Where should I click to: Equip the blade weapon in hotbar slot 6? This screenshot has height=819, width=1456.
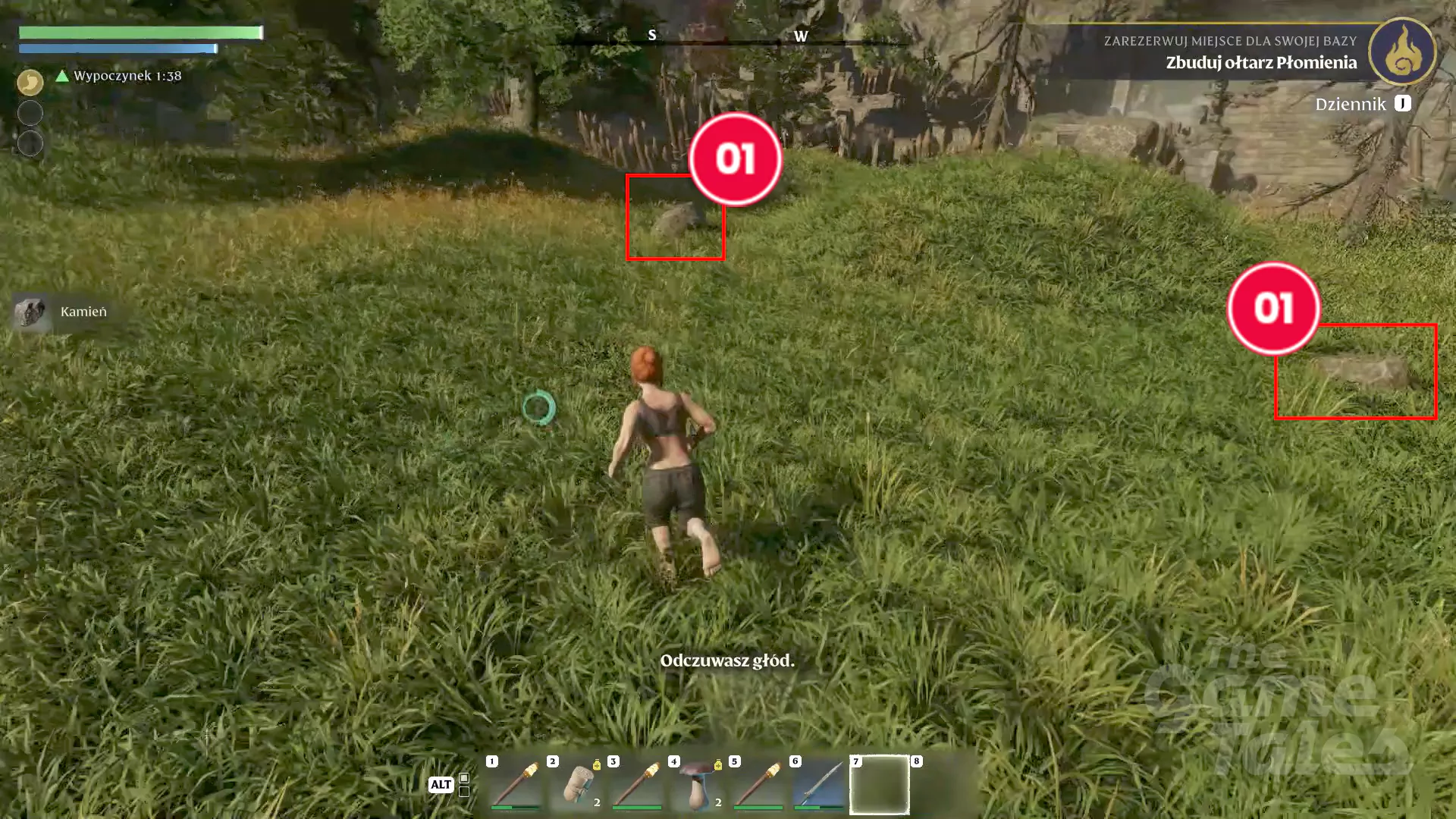click(x=819, y=784)
